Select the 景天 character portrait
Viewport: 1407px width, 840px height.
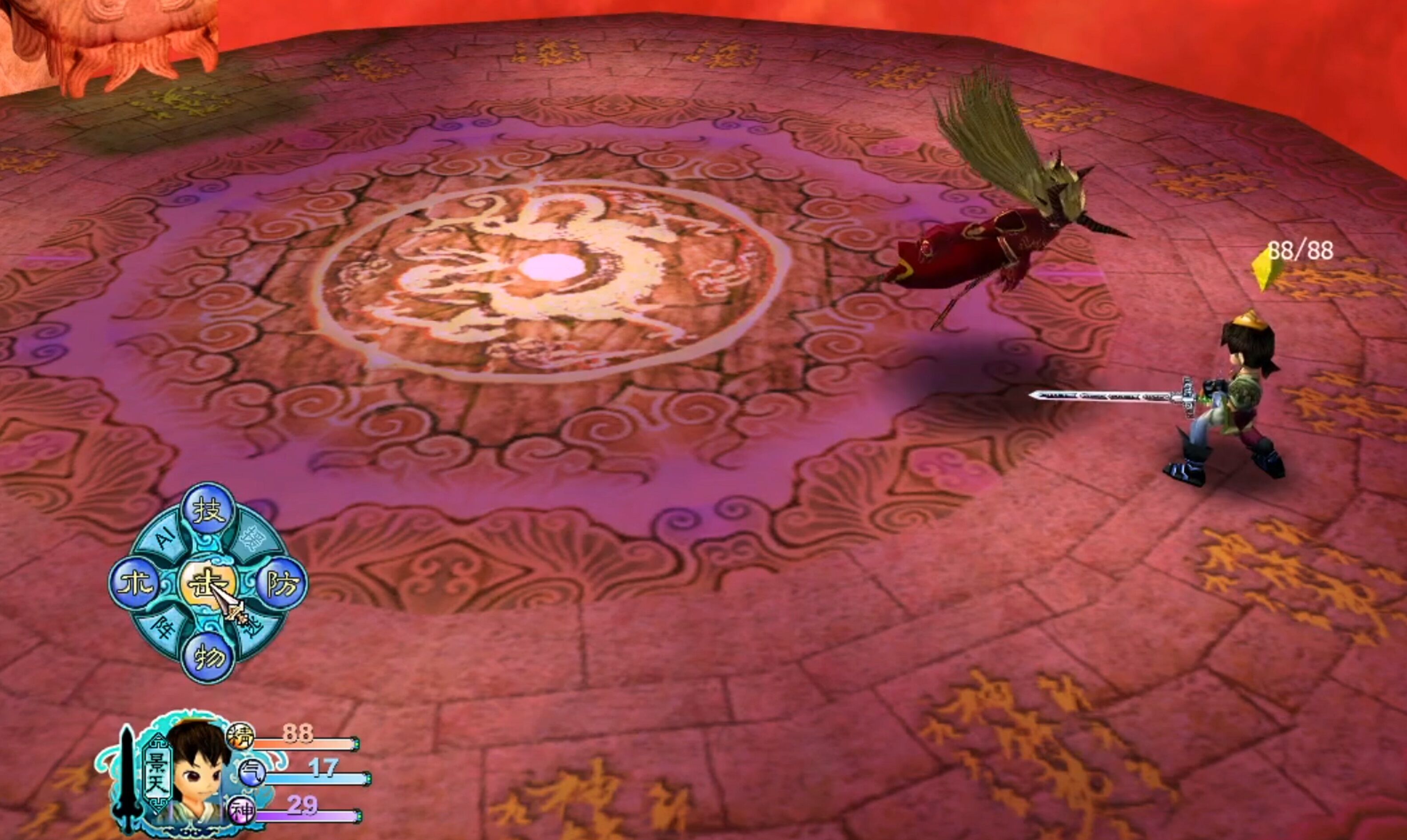click(199, 770)
